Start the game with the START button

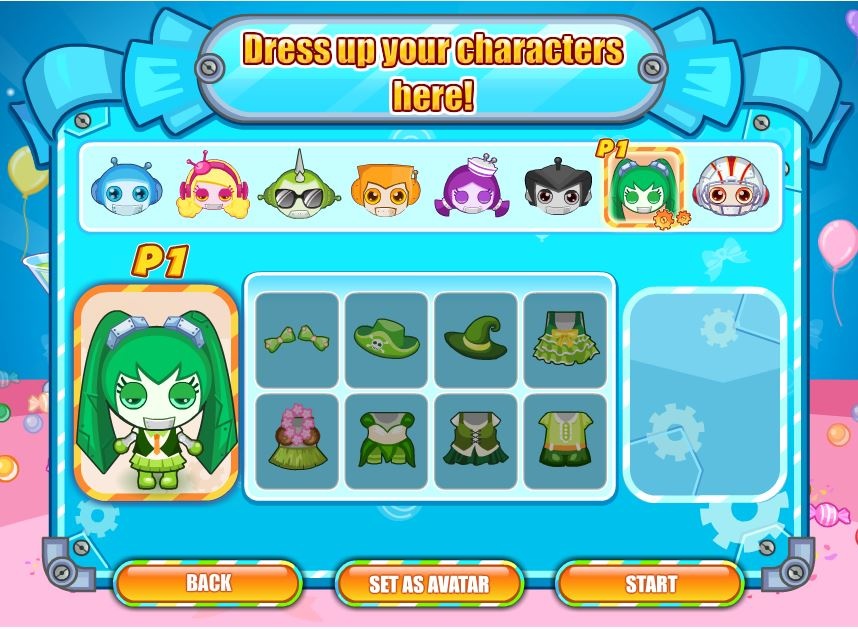(650, 584)
